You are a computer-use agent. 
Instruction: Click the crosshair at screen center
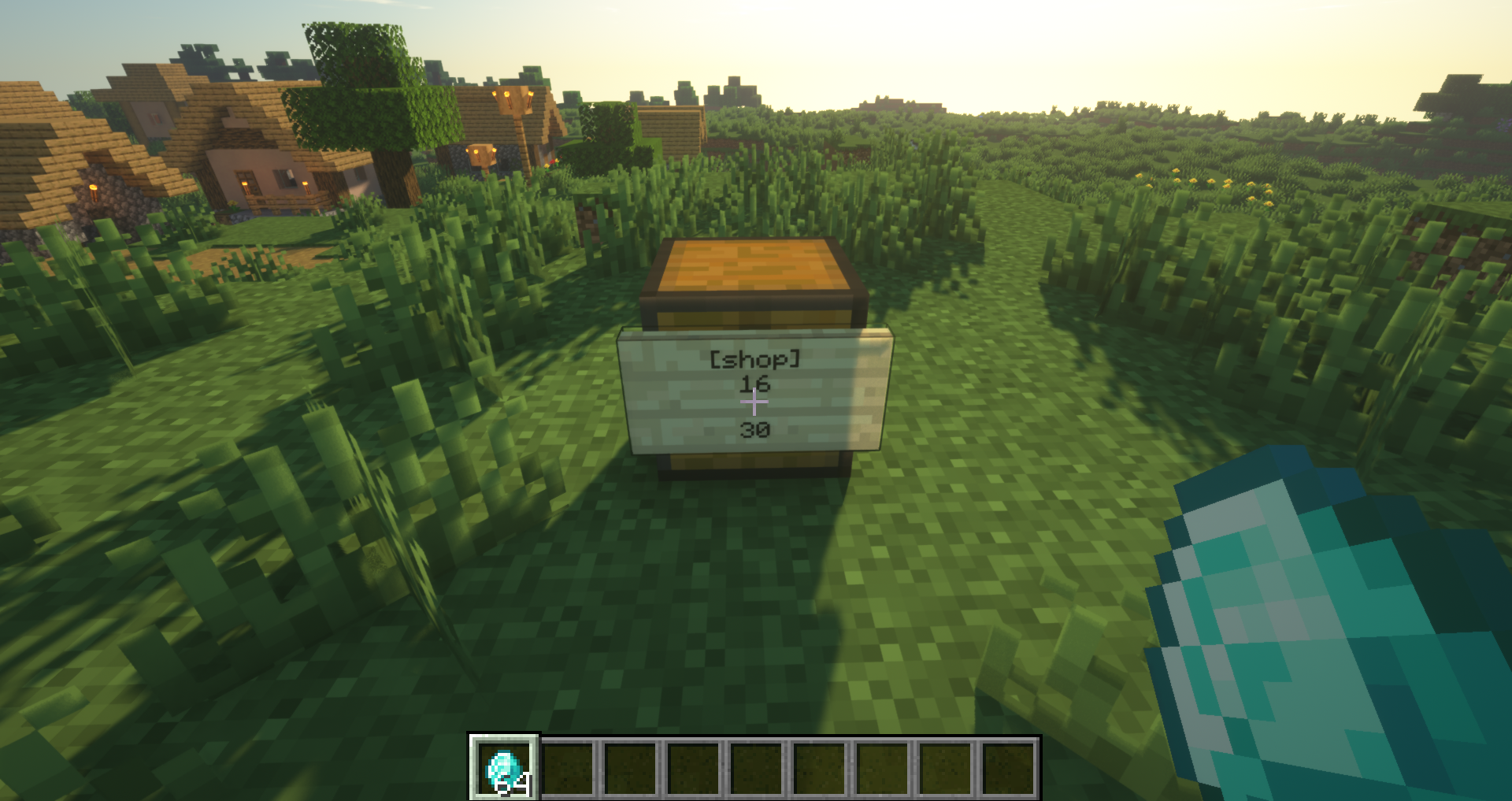[754, 401]
